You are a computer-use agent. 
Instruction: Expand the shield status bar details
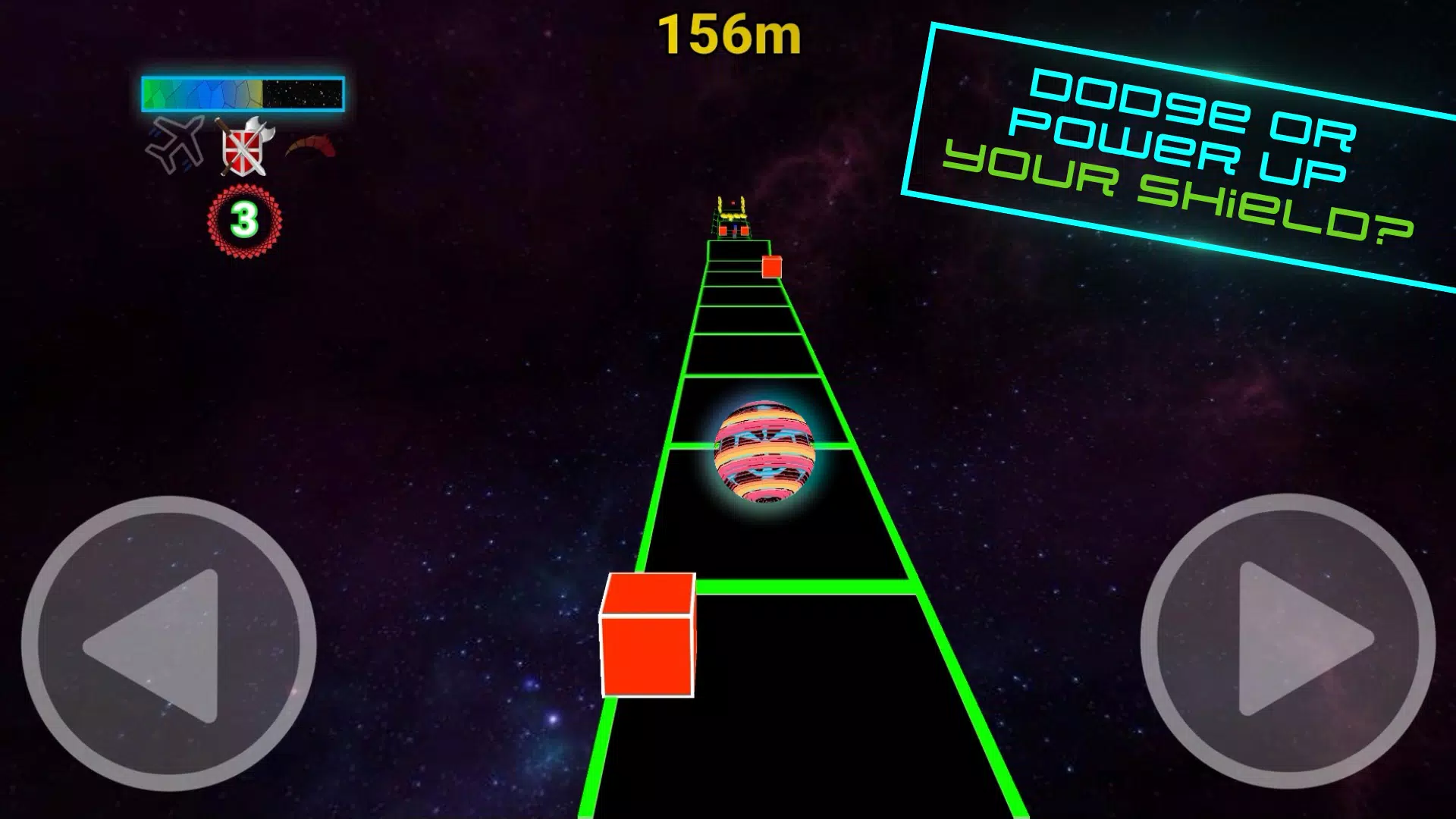[241, 93]
